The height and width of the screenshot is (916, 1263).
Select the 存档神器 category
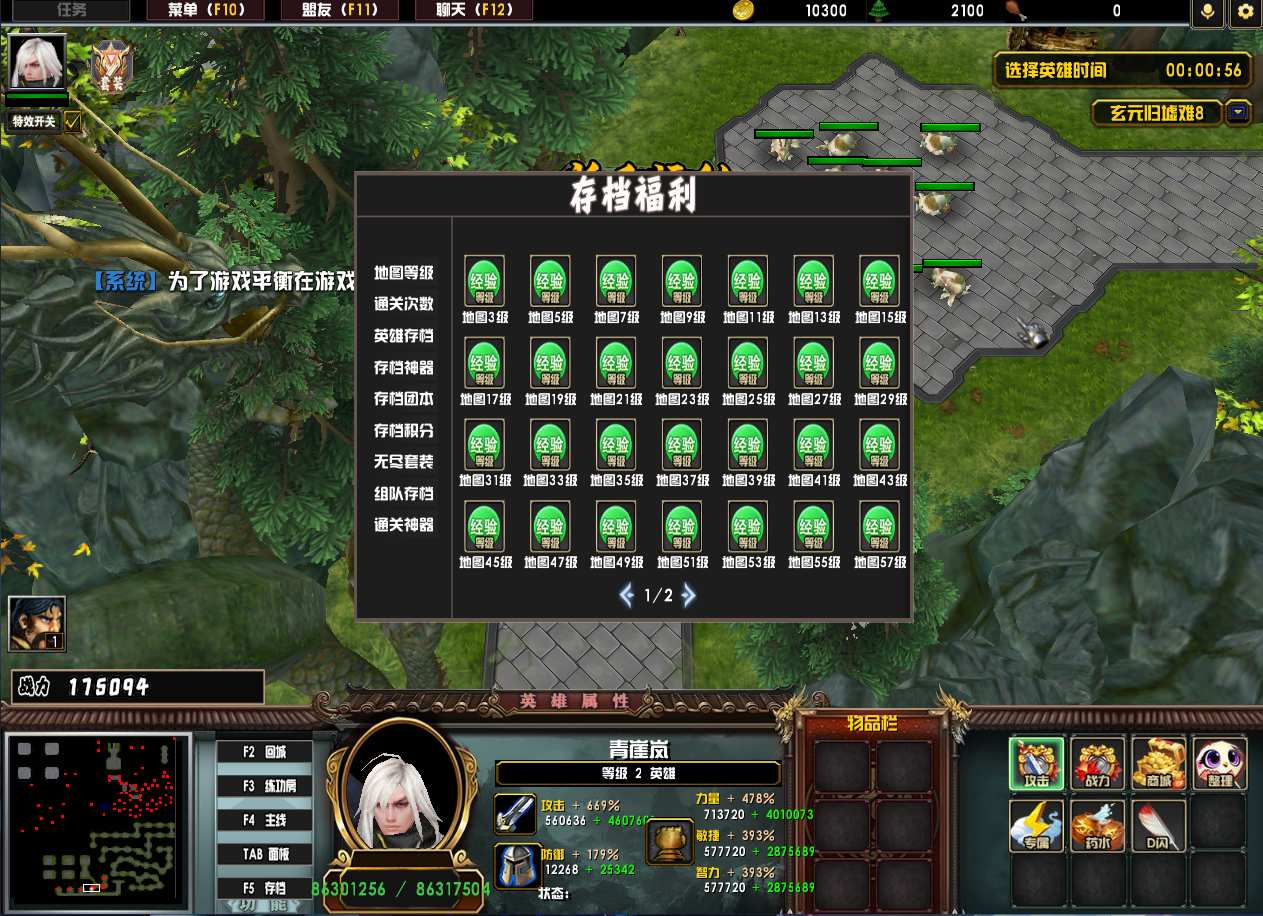[x=404, y=367]
